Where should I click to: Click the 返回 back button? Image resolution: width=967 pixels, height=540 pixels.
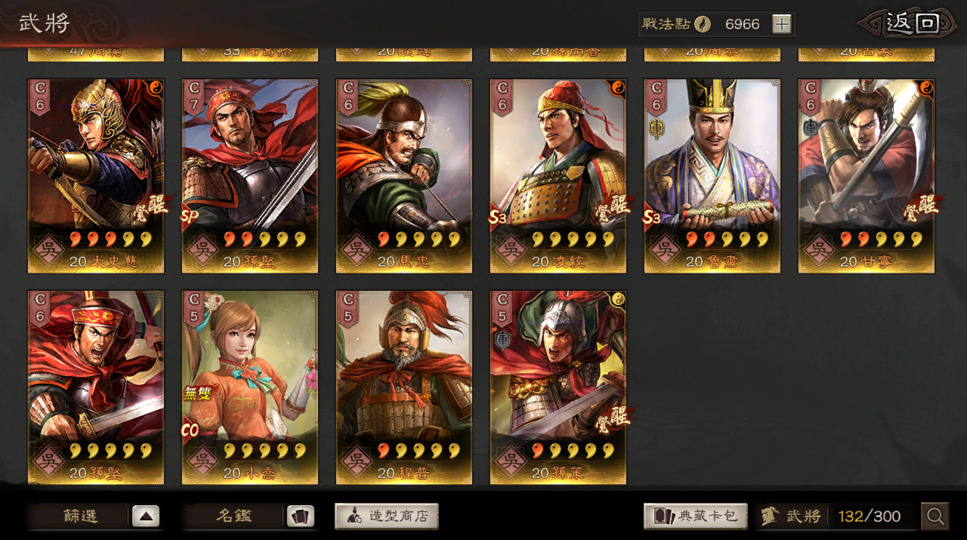[910, 24]
